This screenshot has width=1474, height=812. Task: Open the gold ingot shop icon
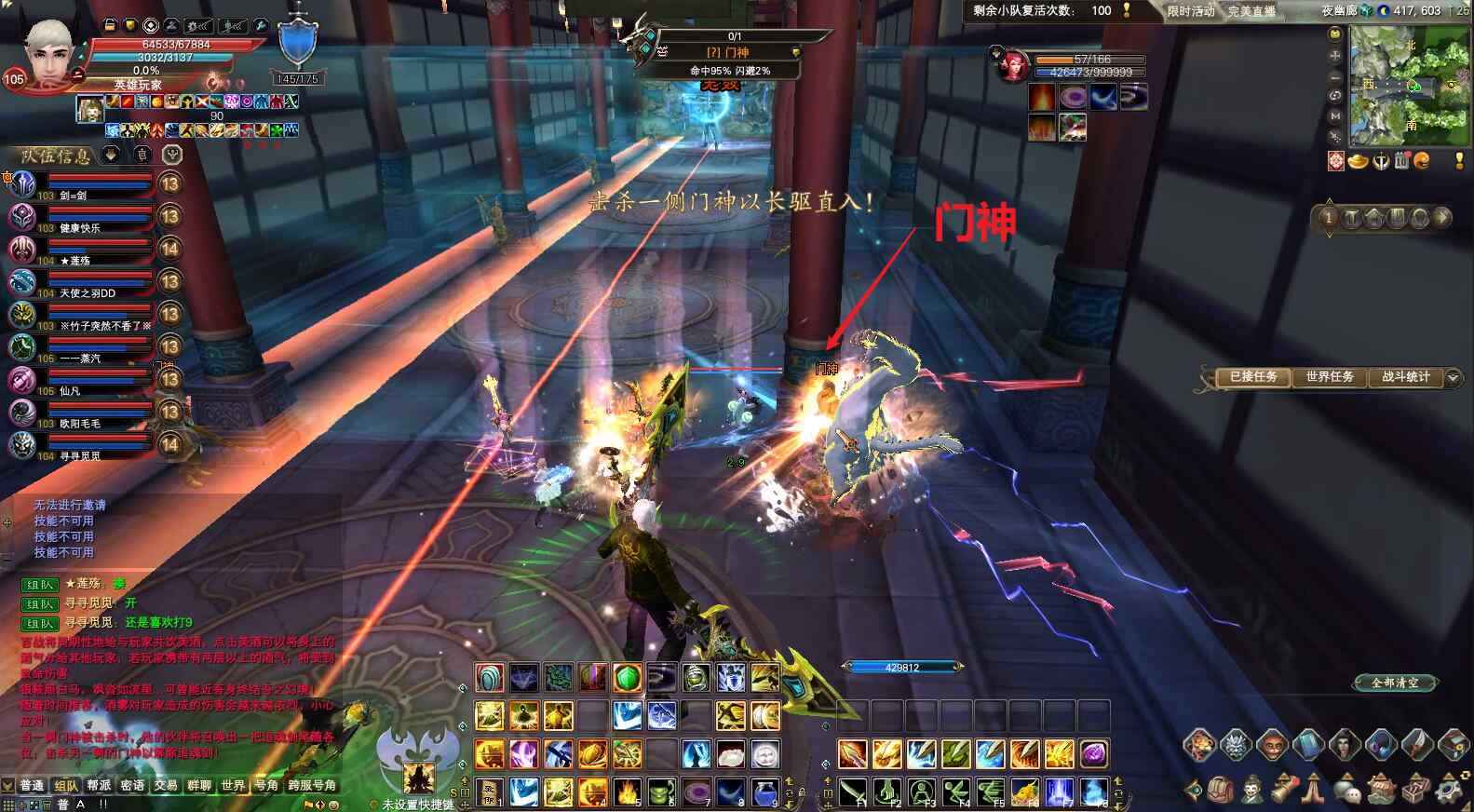tap(1359, 161)
